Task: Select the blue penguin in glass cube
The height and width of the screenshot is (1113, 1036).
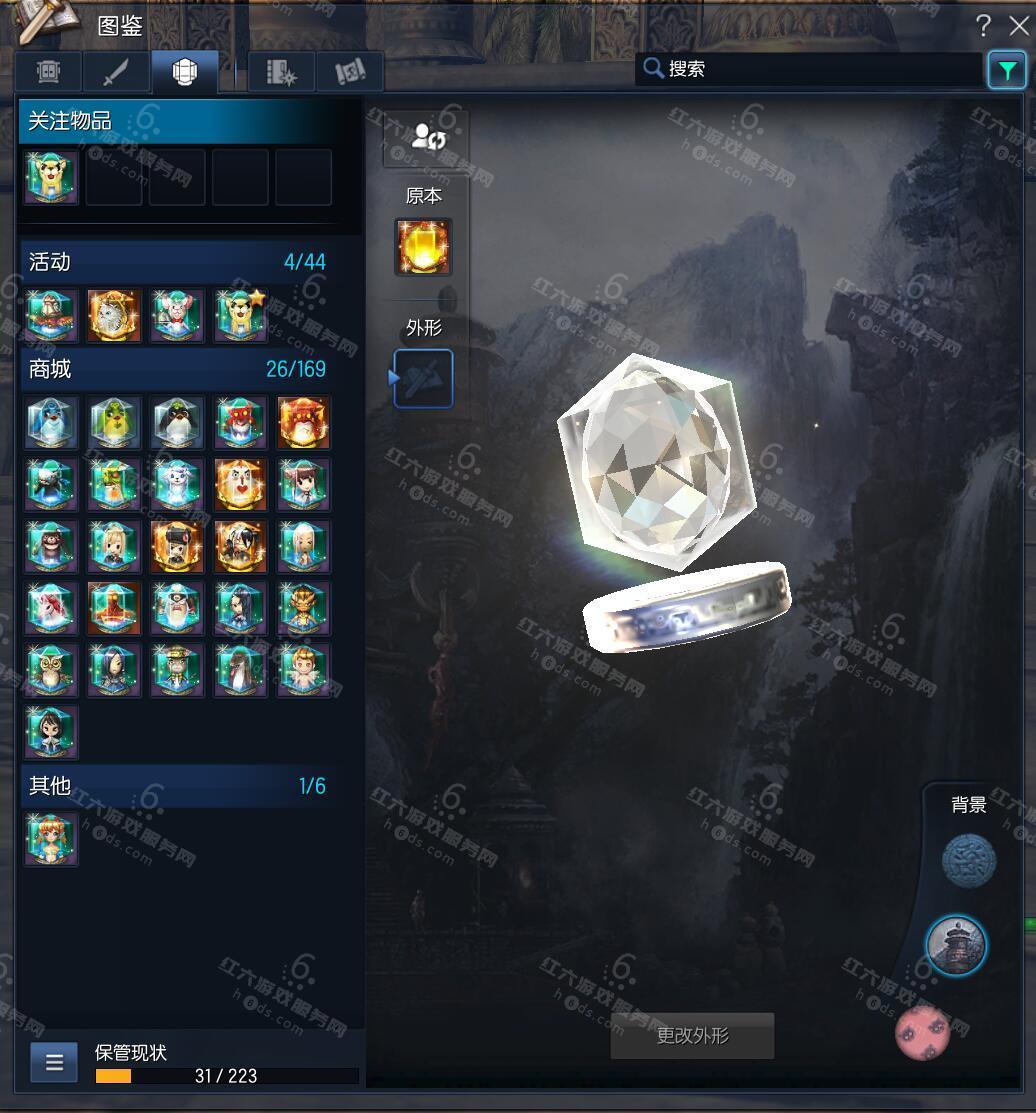Action: pyautogui.click(x=51, y=423)
